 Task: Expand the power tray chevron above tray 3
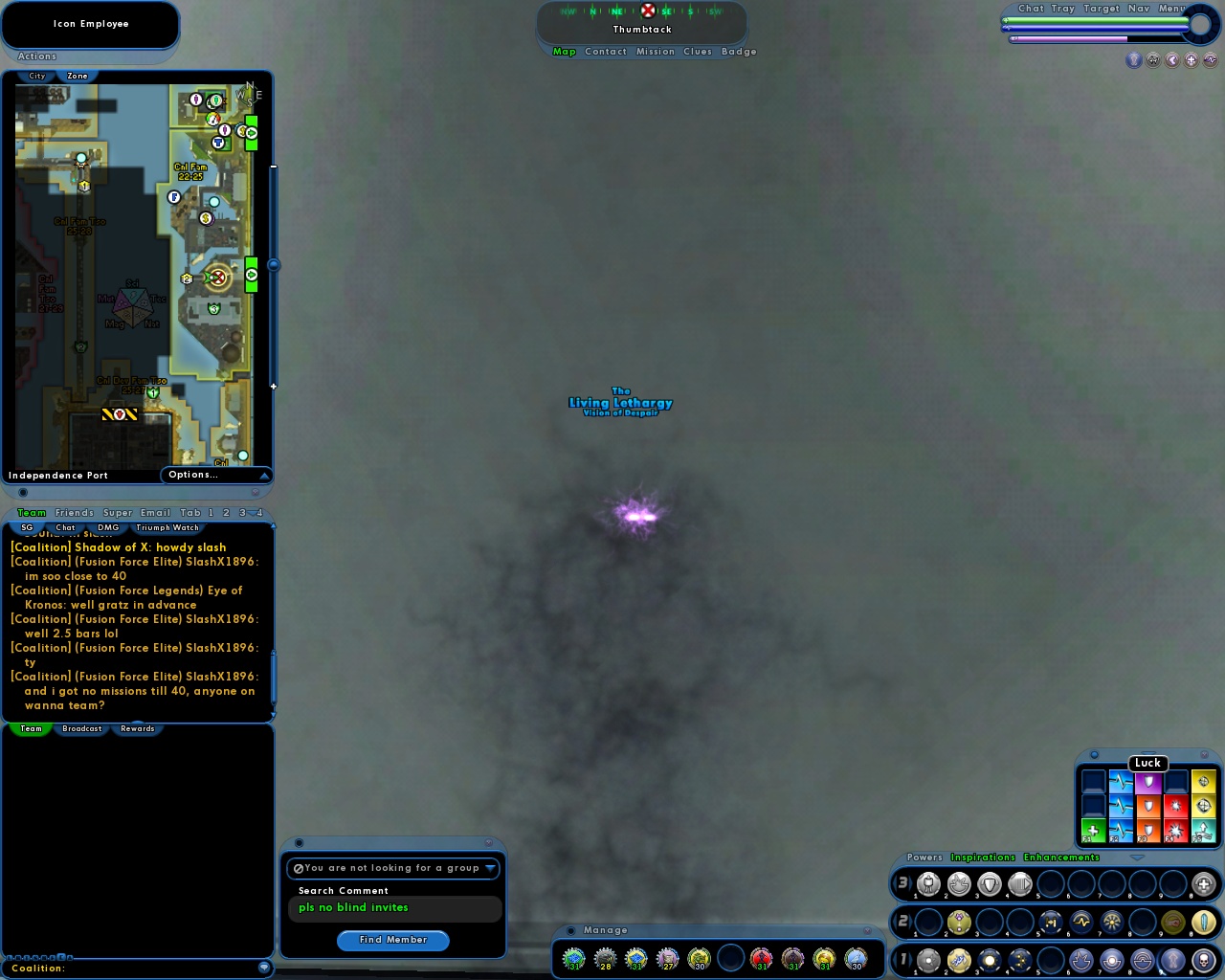(x=1137, y=858)
